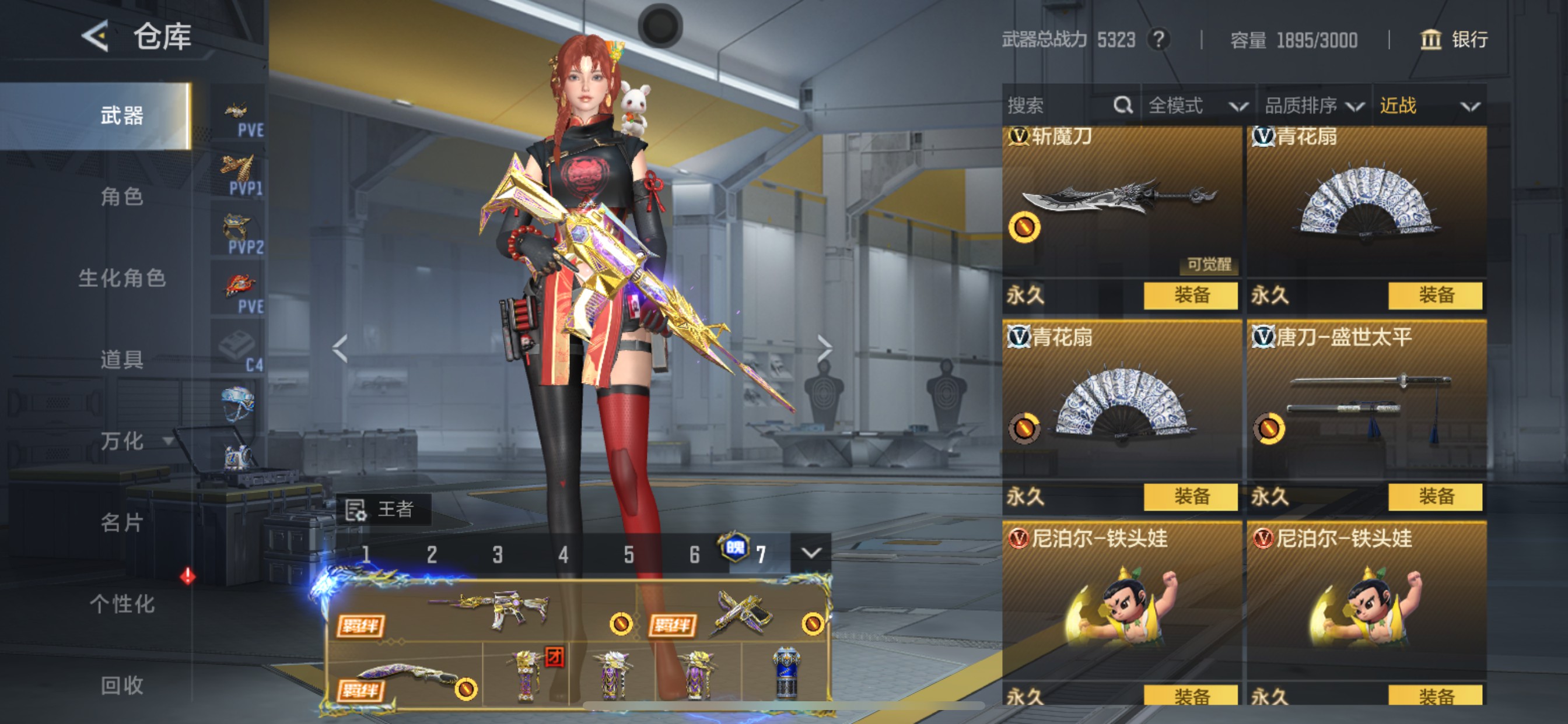Expand the 近战 weapon type filter
The width and height of the screenshot is (1568, 724).
(x=1428, y=106)
